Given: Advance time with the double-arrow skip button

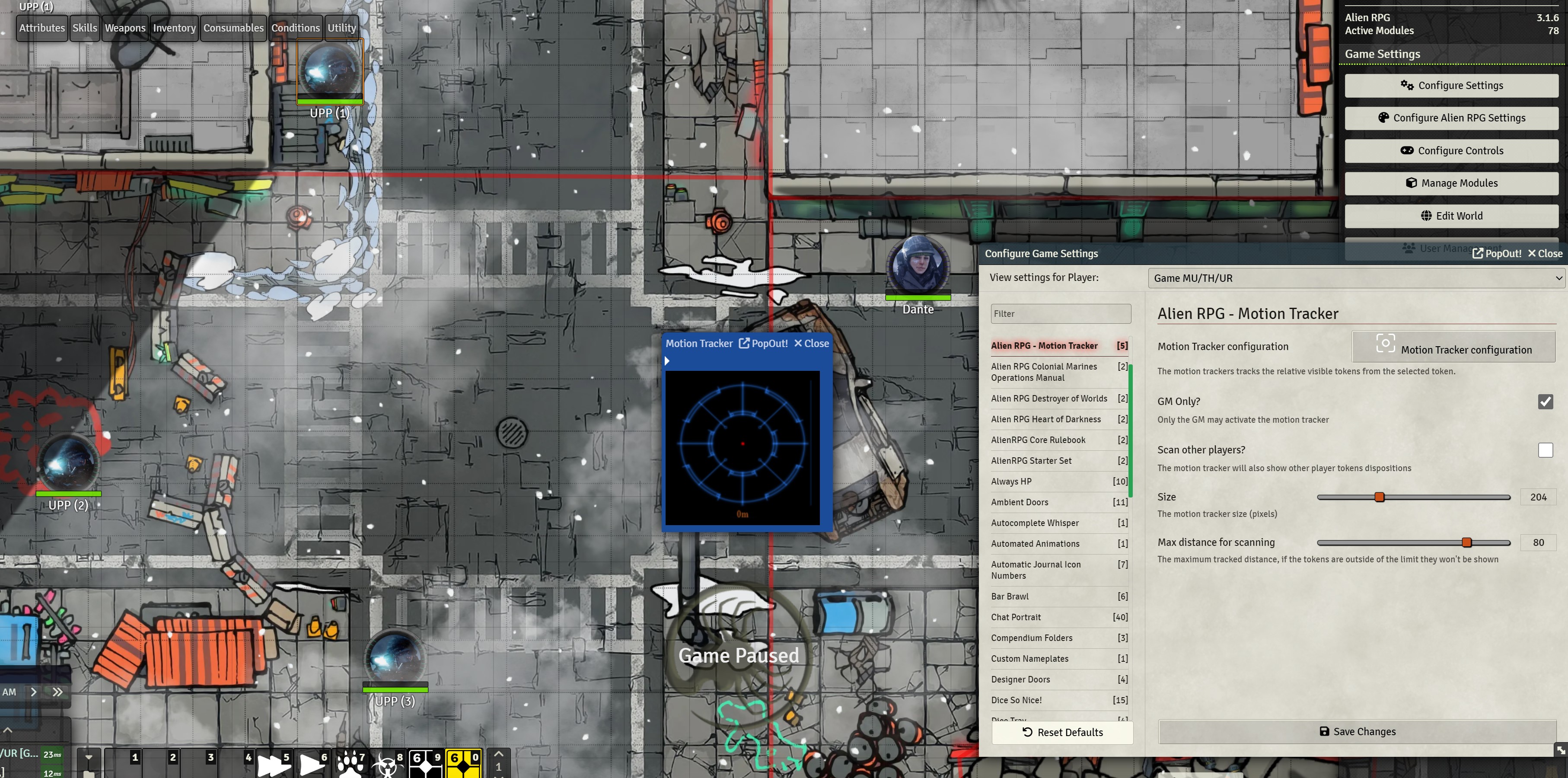Looking at the screenshot, I should point(57,692).
